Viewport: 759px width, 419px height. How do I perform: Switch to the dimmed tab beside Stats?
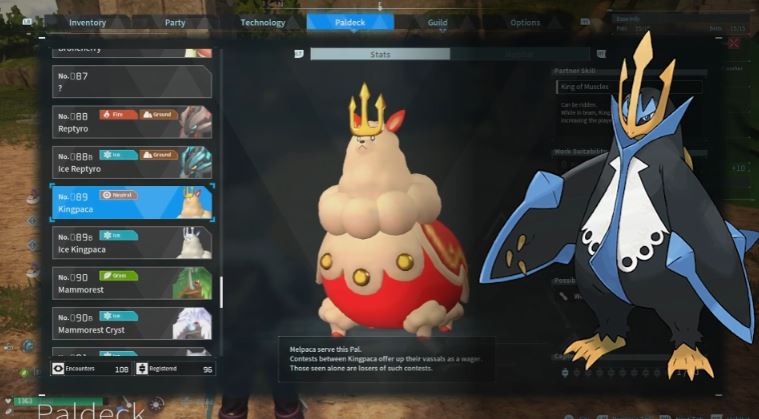point(520,54)
